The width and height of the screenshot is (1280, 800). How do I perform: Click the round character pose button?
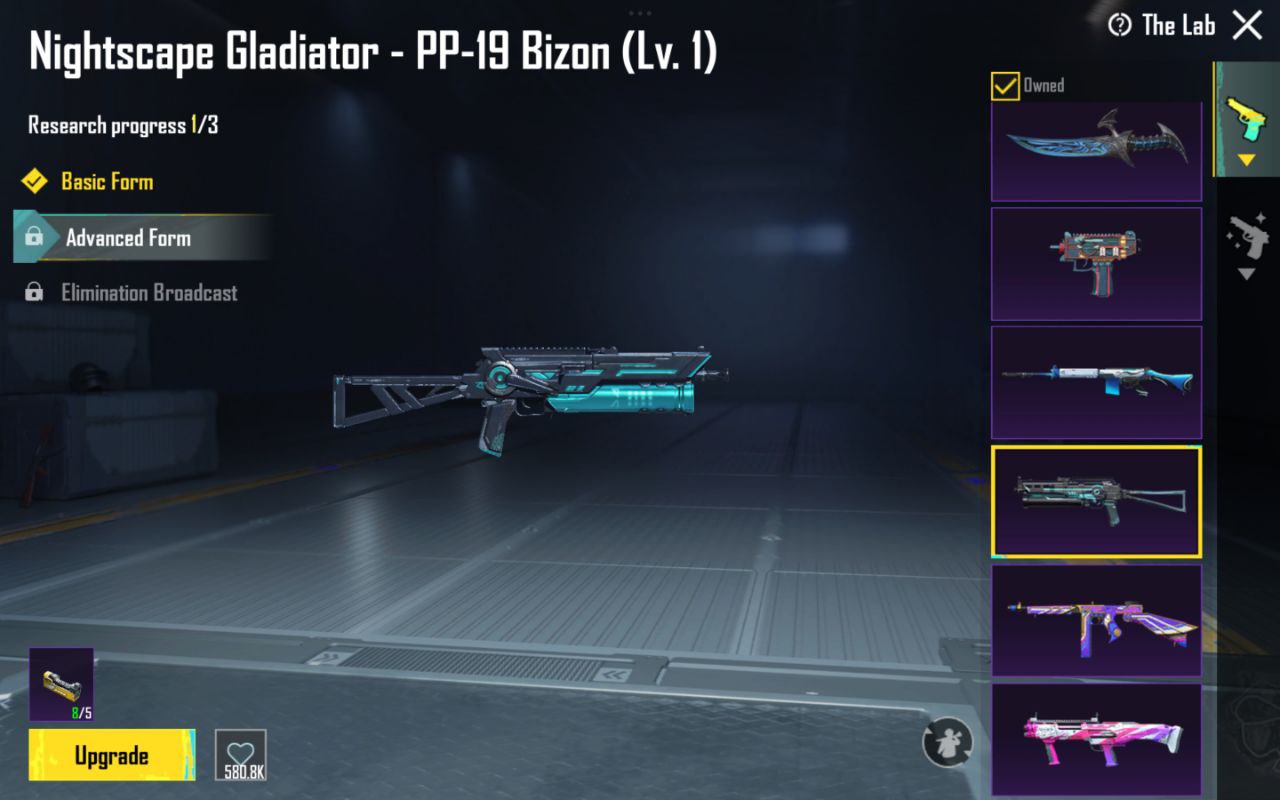(x=947, y=743)
